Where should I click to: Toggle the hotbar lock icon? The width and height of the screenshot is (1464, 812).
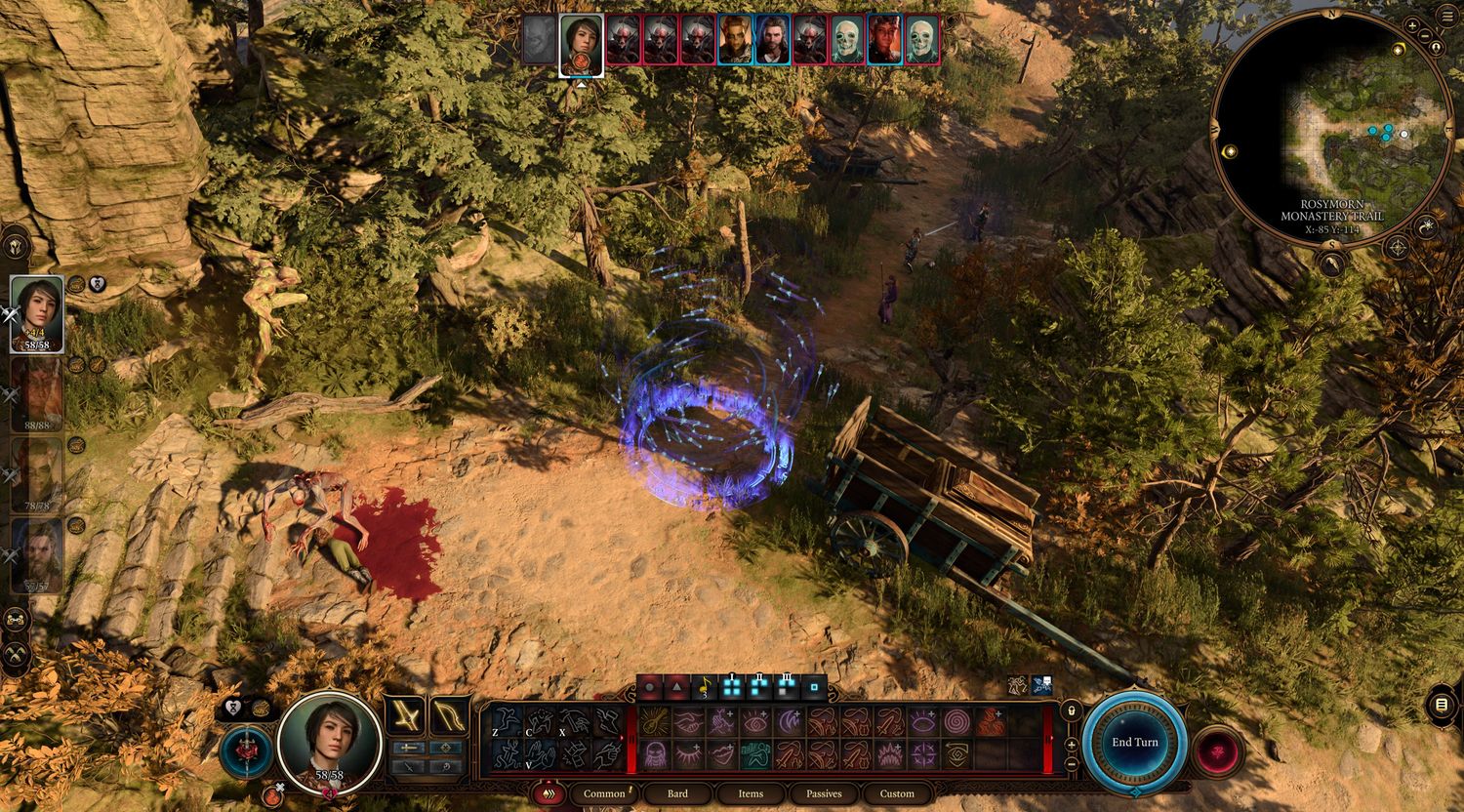point(1072,711)
